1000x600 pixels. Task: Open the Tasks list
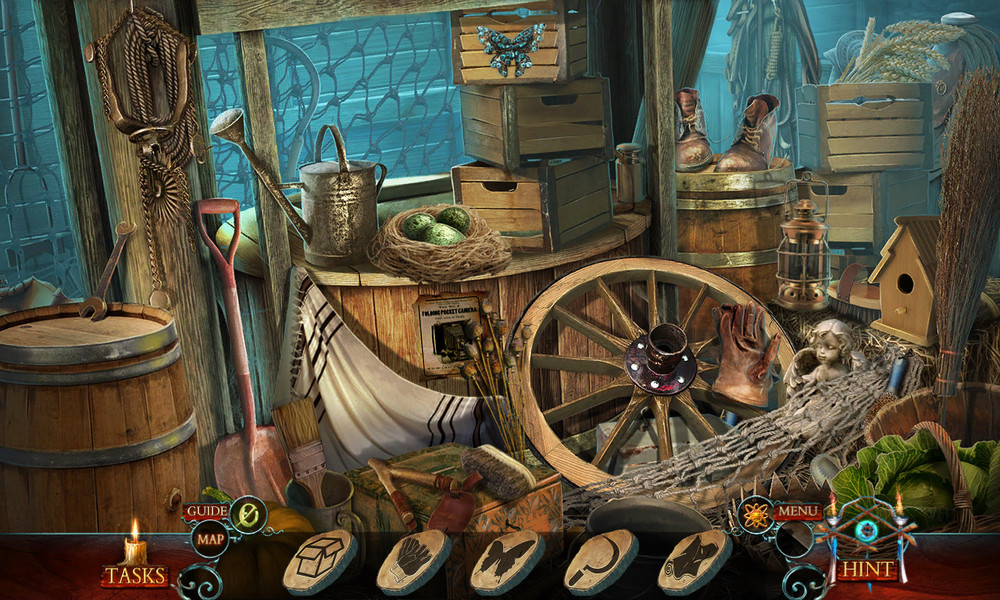point(135,575)
